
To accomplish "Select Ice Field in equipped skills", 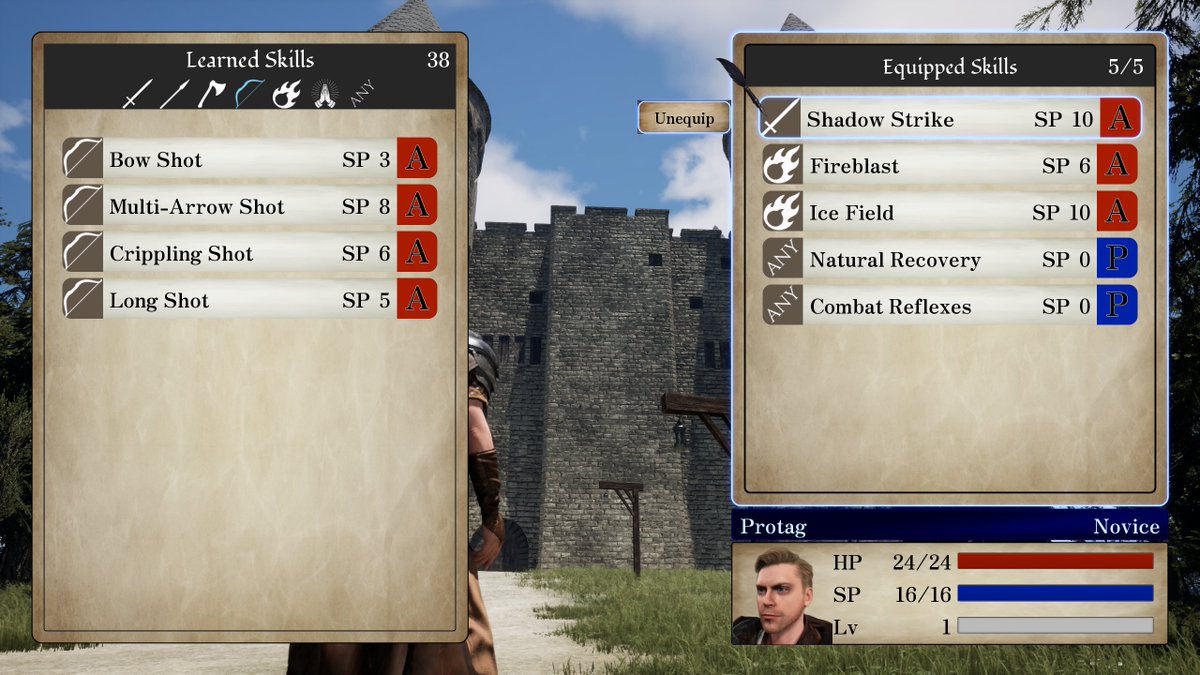I will point(948,213).
